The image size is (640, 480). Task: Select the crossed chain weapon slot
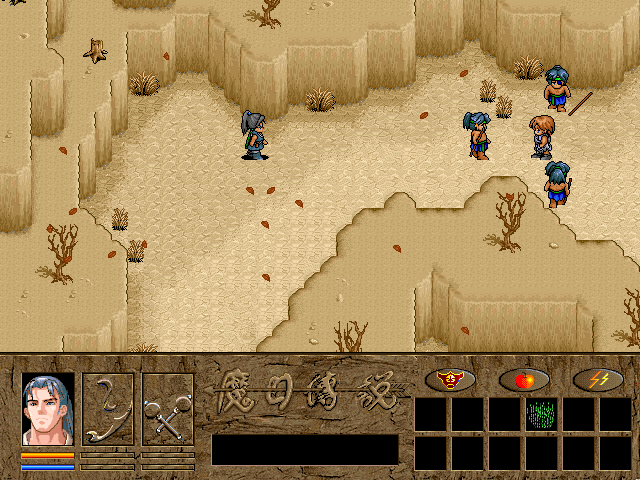click(x=167, y=409)
